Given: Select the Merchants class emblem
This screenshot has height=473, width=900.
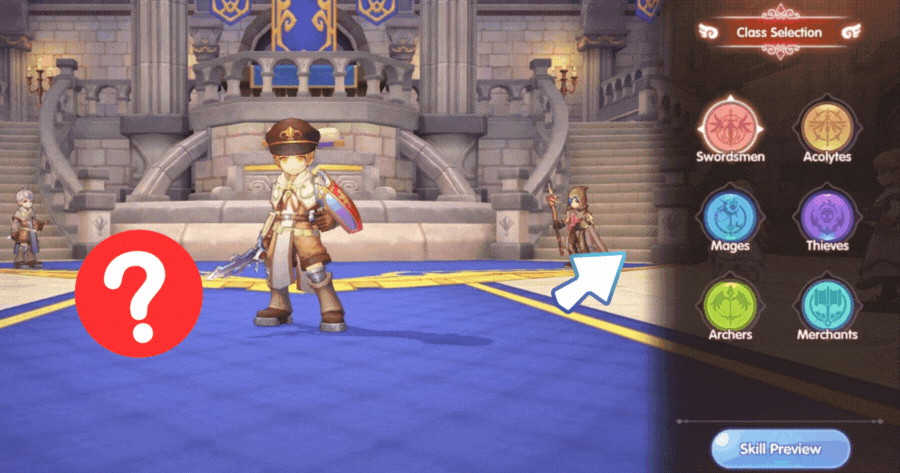Looking at the screenshot, I should click(826, 301).
